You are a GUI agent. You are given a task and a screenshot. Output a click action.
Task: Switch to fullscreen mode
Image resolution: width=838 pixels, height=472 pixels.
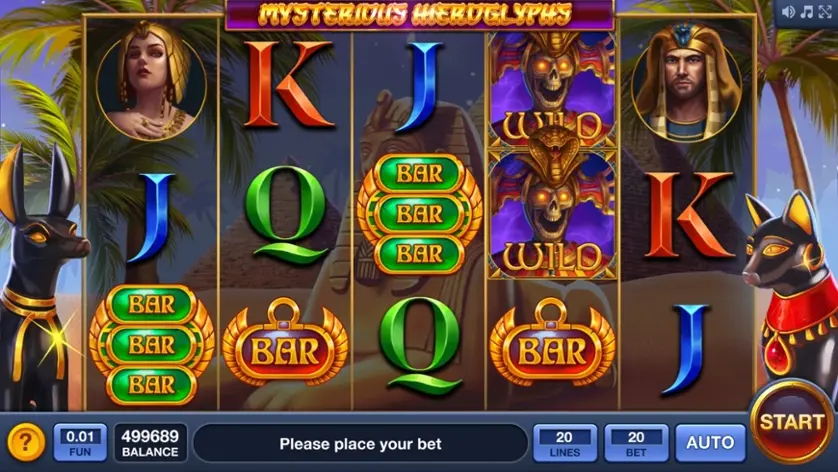pyautogui.click(x=824, y=12)
